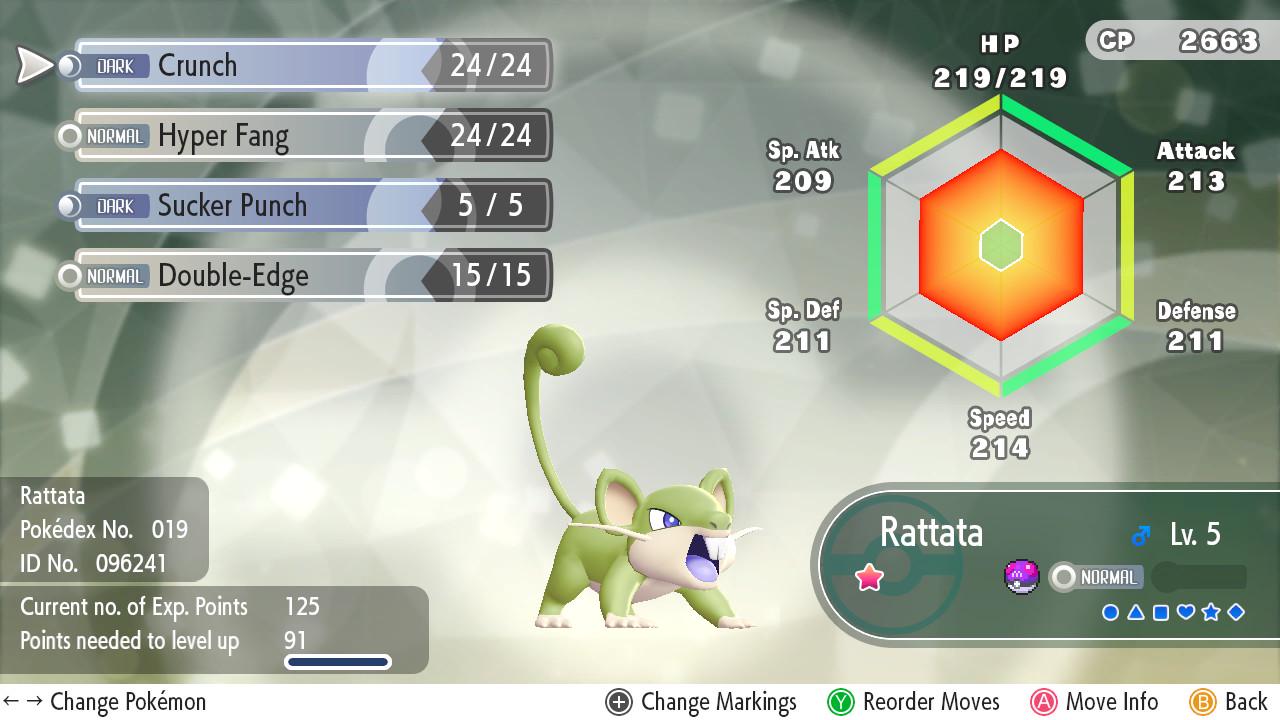Viewport: 1280px width, 720px height.
Task: Toggle the blue circle marking
Action: (x=1112, y=612)
